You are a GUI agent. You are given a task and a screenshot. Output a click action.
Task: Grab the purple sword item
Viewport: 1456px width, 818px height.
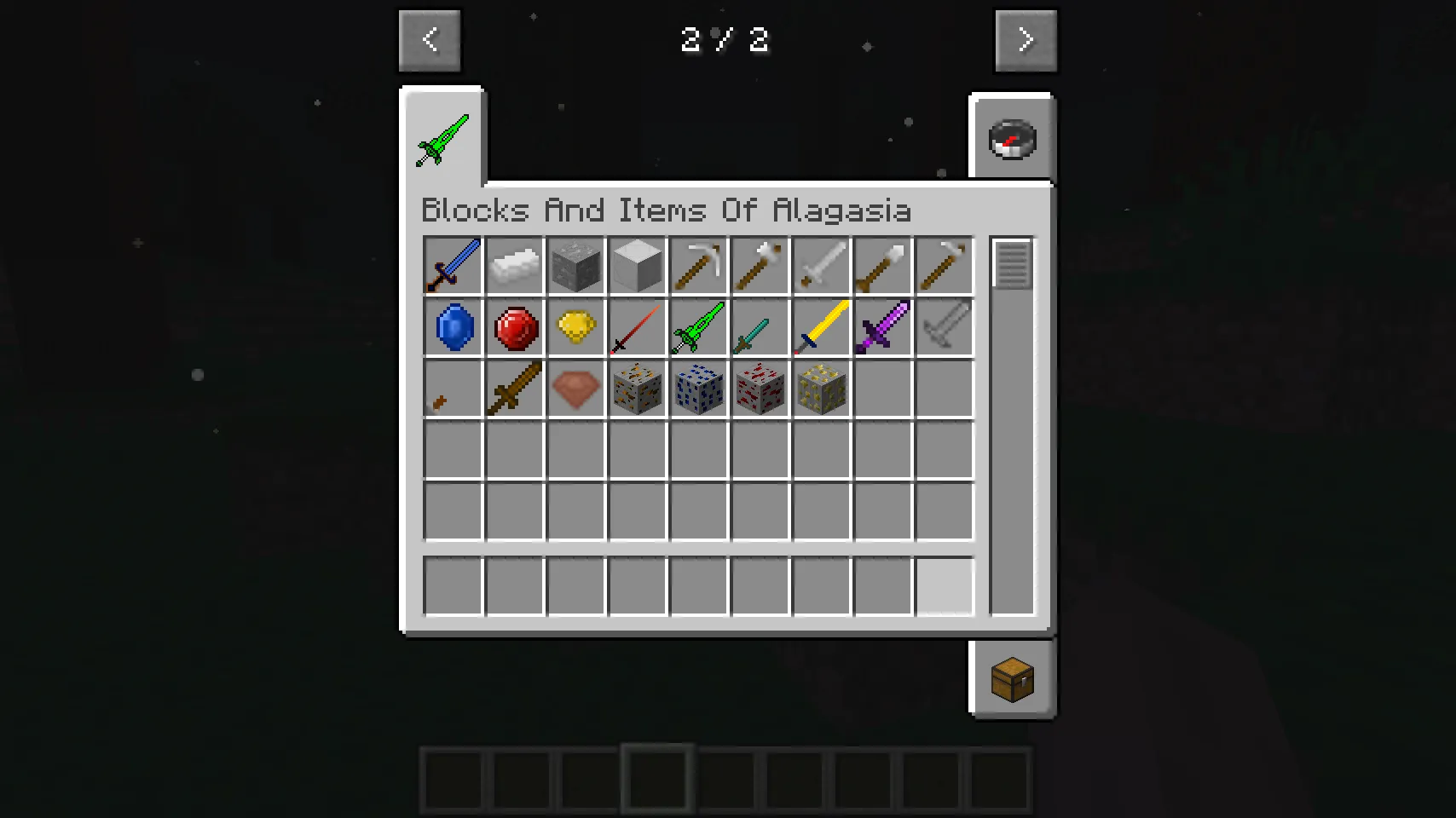pyautogui.click(x=882, y=327)
